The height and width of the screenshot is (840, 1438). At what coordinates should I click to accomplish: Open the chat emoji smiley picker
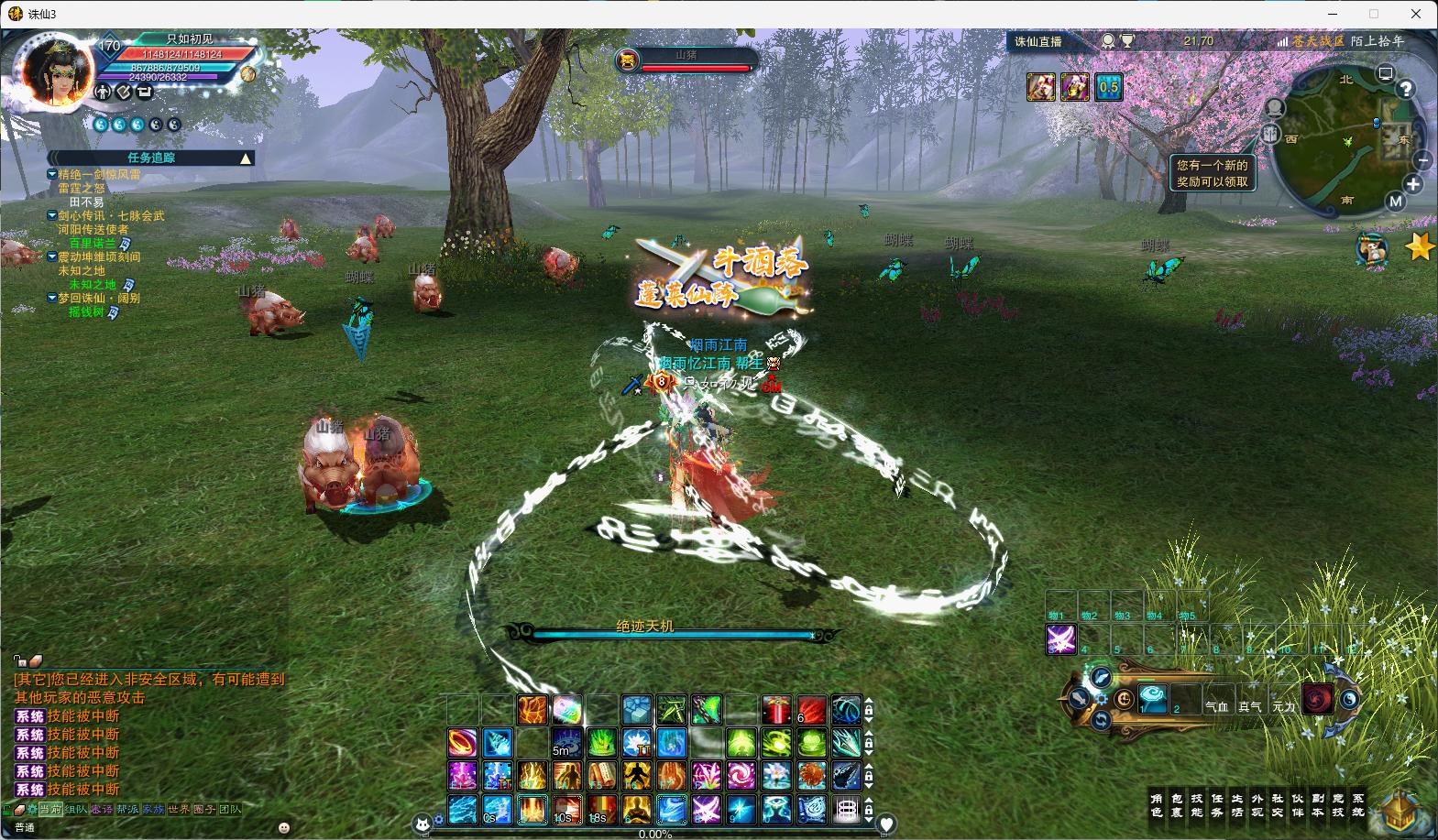click(284, 827)
